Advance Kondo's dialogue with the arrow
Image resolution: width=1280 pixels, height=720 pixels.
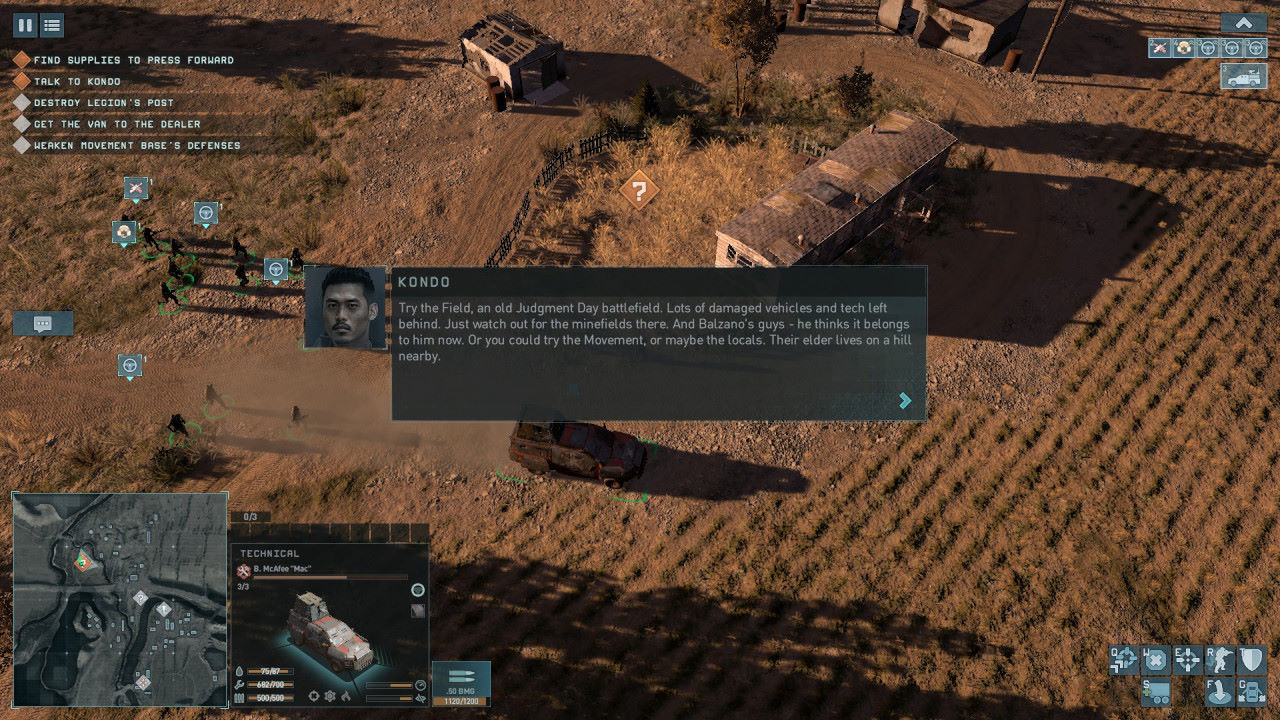click(x=905, y=400)
